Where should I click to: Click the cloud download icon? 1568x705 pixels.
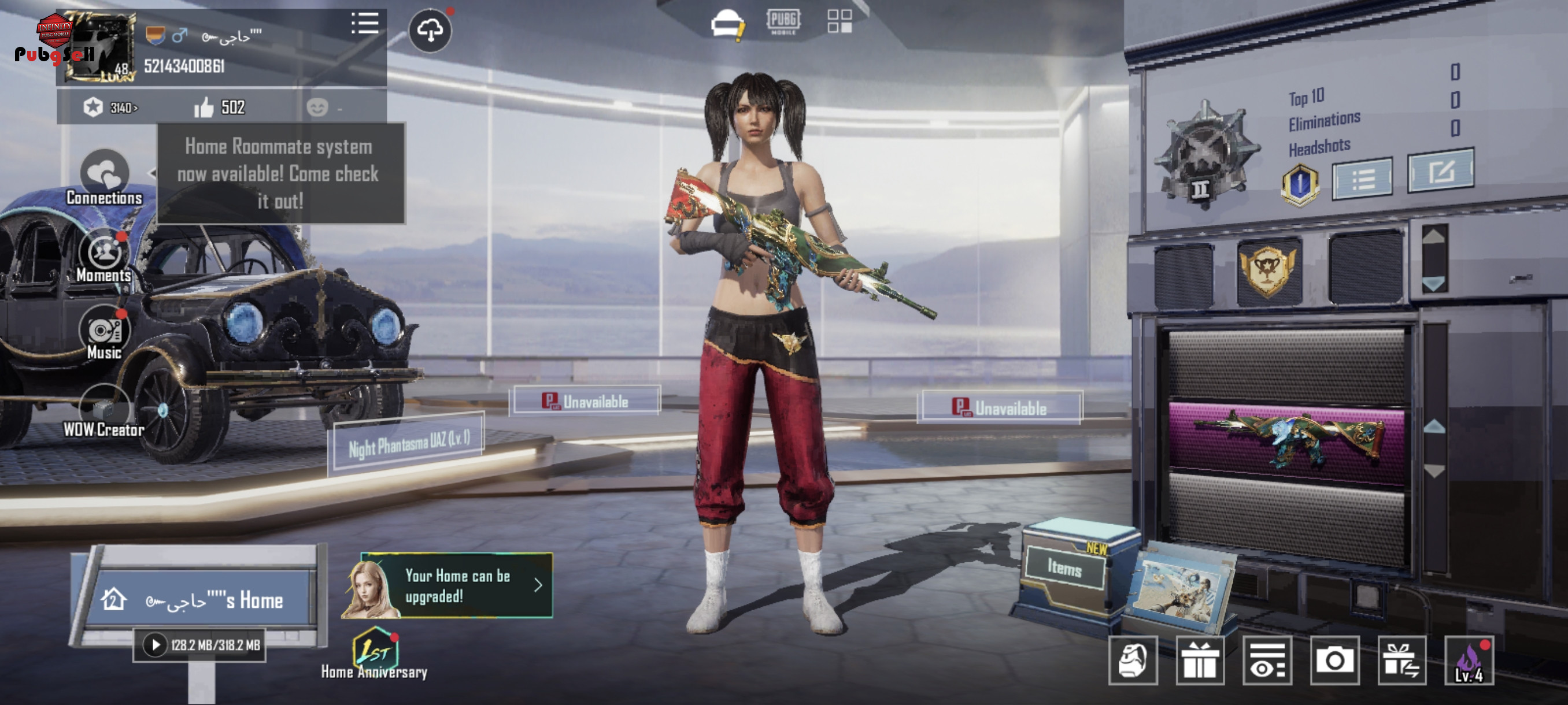[430, 31]
